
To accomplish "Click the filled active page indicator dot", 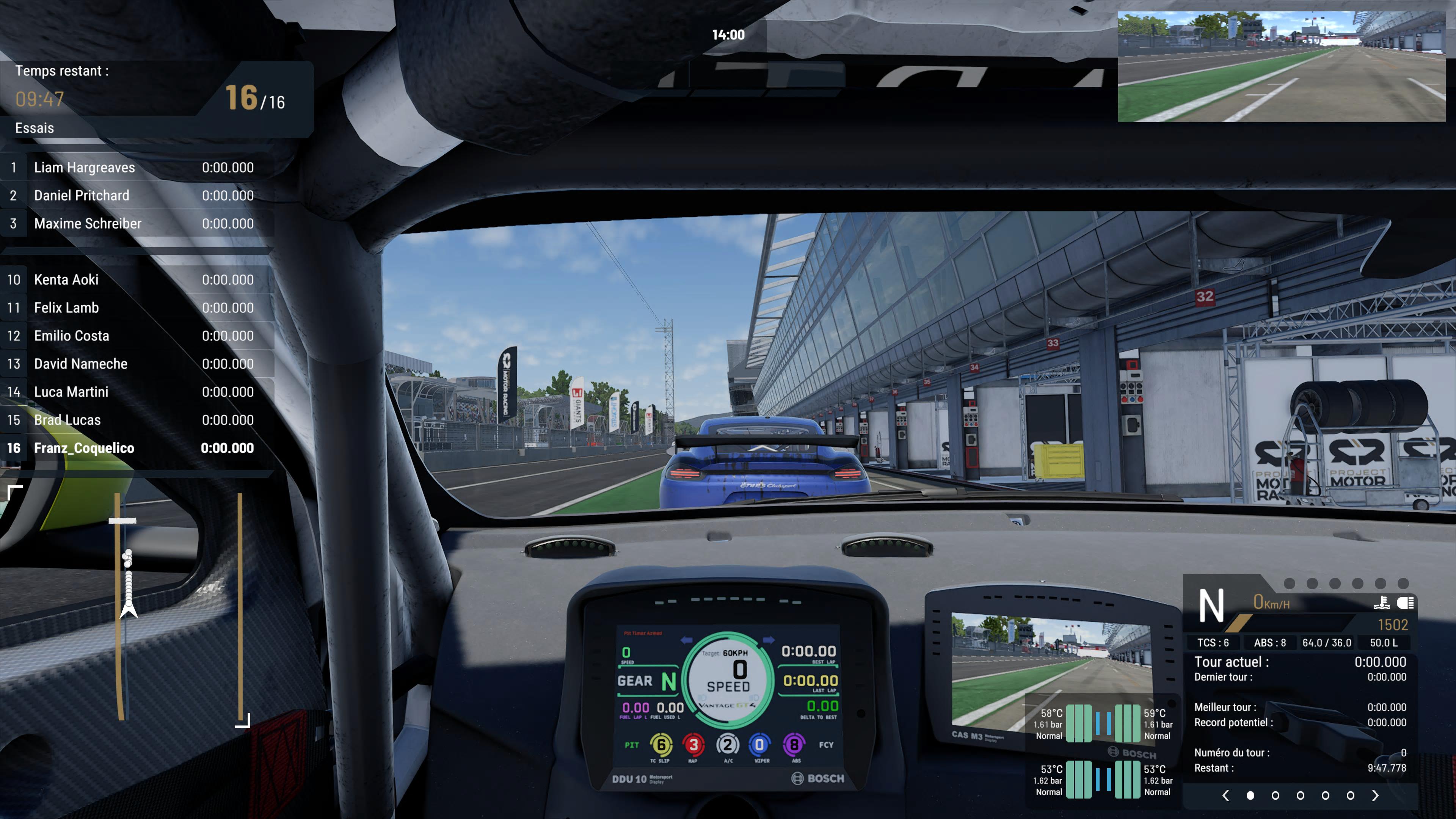I will tap(1250, 795).
